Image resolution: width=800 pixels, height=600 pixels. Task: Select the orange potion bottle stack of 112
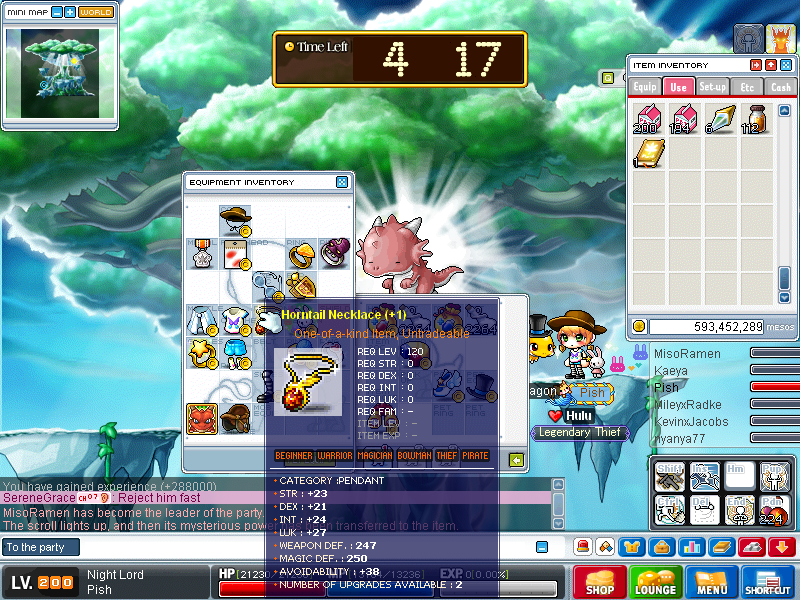pyautogui.click(x=752, y=119)
